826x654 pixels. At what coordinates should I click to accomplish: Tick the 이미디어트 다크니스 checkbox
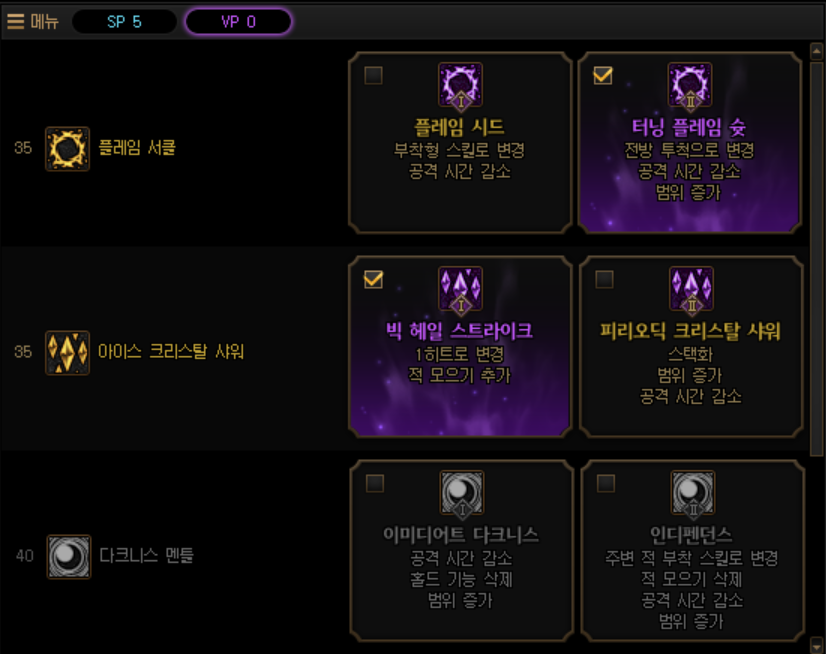coord(374,484)
